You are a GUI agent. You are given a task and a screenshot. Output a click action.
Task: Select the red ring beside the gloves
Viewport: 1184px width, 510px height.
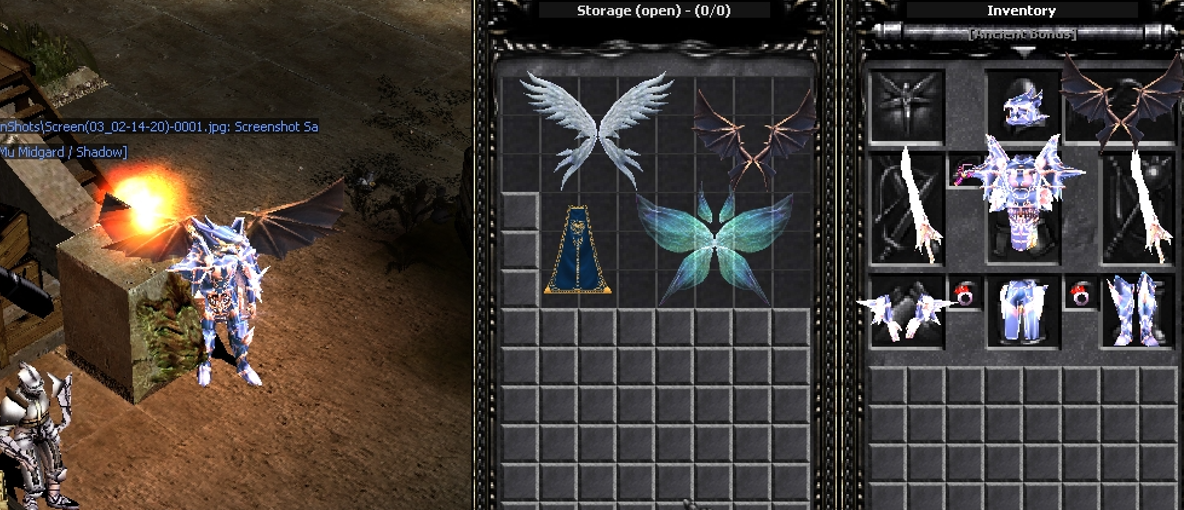[x=965, y=294]
